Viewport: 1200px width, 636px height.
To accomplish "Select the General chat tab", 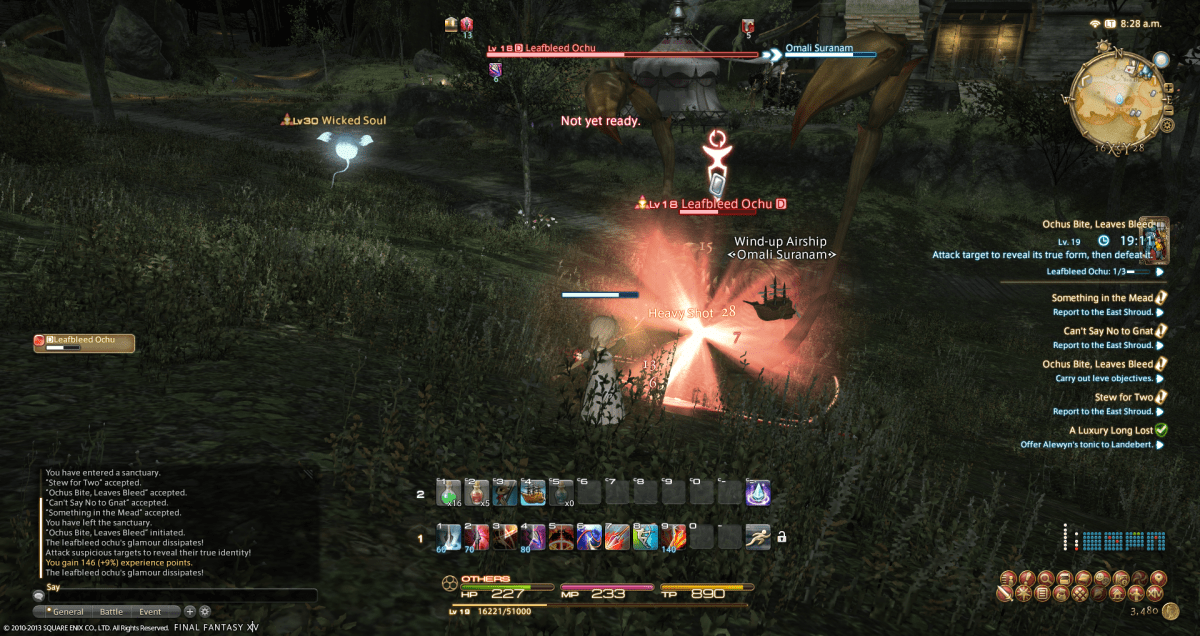I will 66,611.
